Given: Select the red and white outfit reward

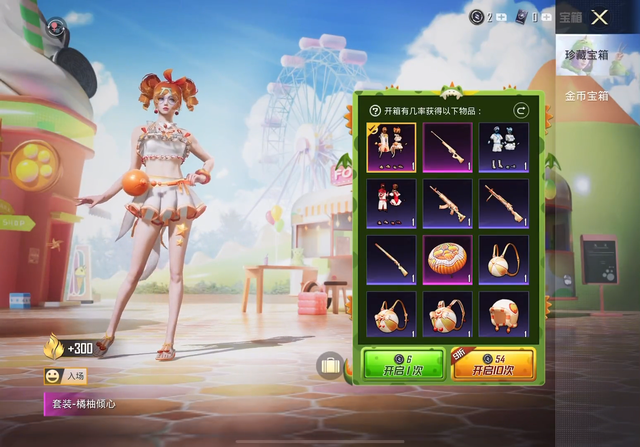Looking at the screenshot, I should (391, 204).
